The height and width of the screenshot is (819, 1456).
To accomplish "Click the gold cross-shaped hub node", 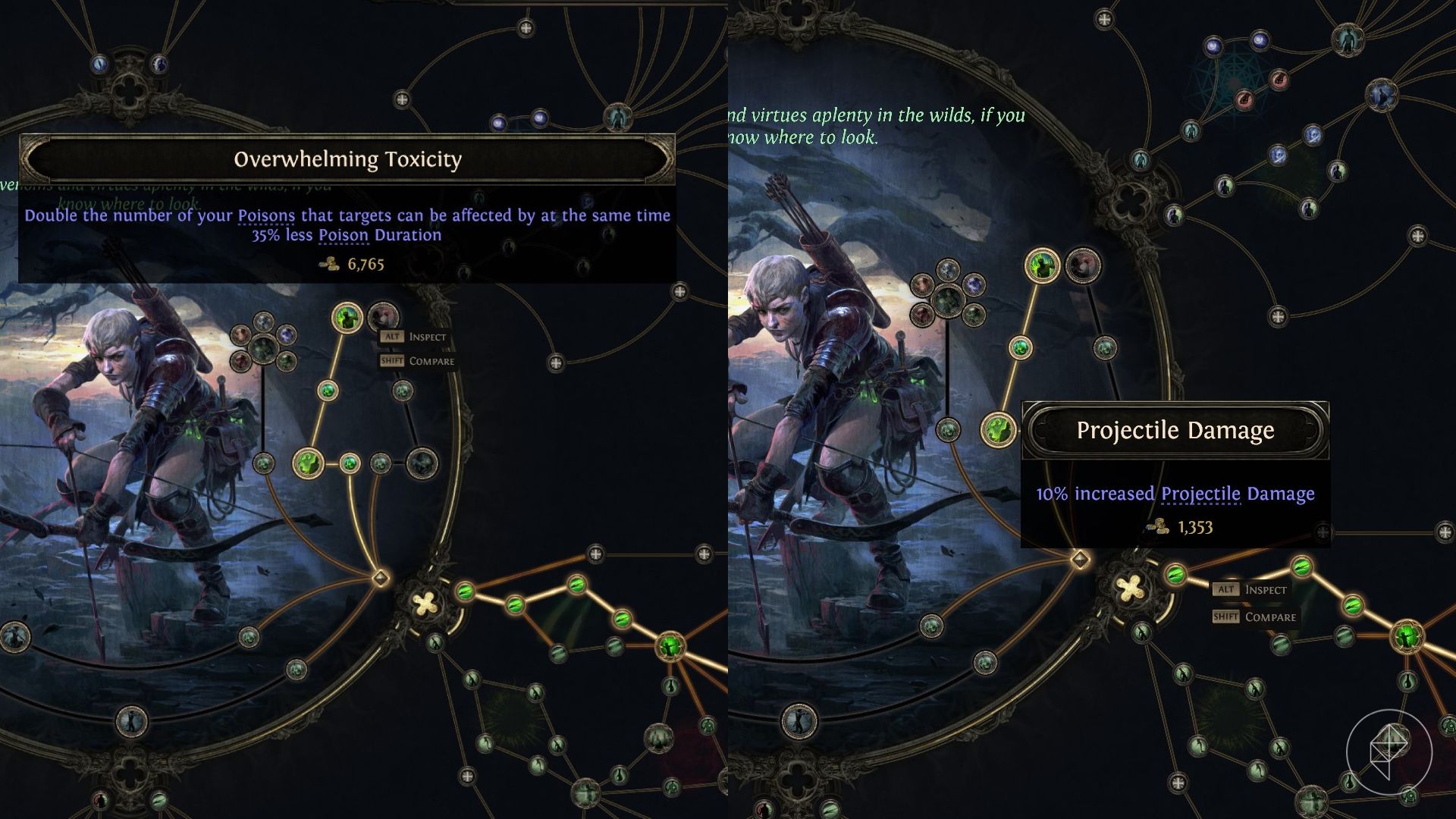I will 424,602.
